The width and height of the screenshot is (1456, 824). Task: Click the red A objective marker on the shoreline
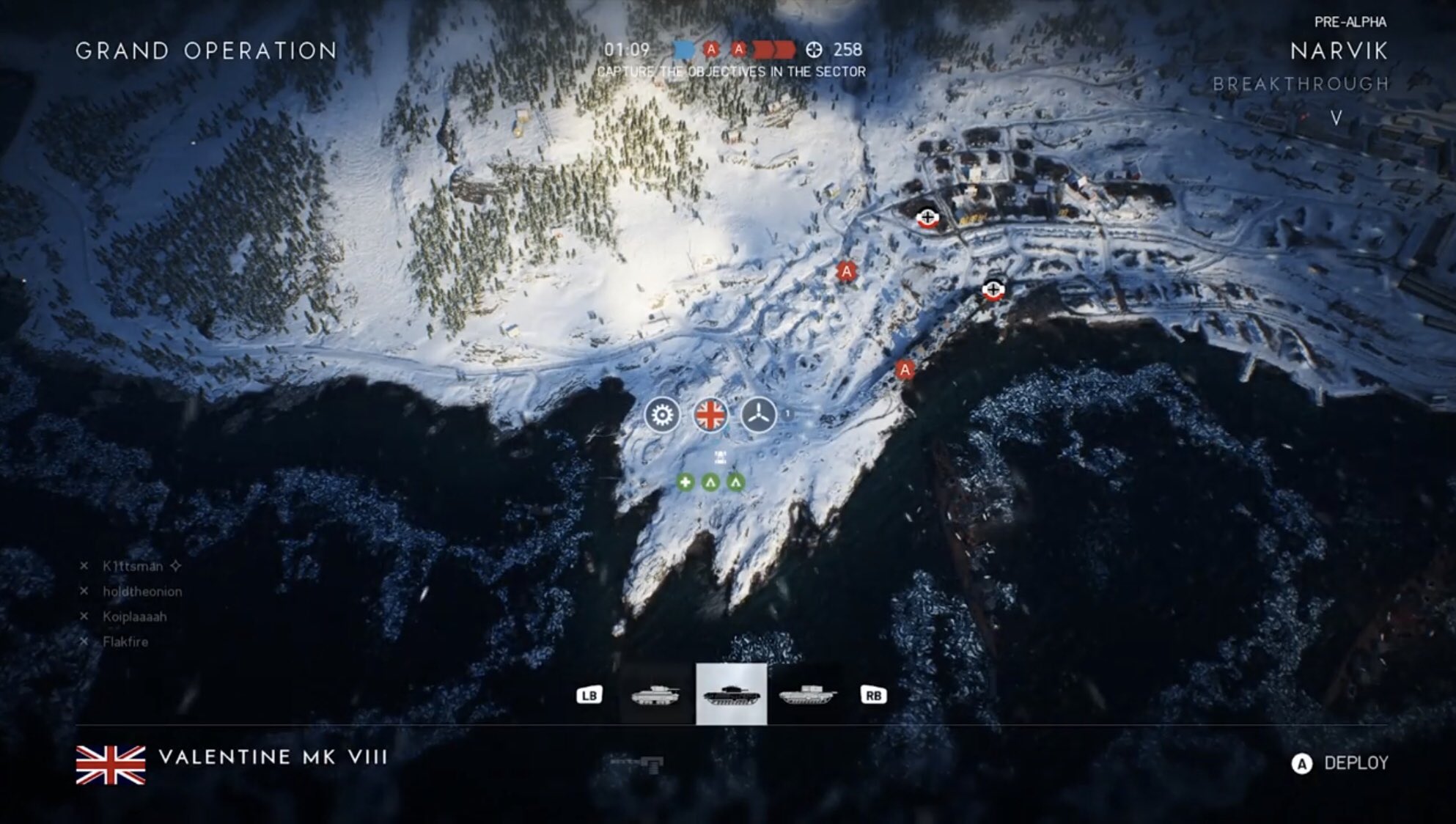click(905, 369)
